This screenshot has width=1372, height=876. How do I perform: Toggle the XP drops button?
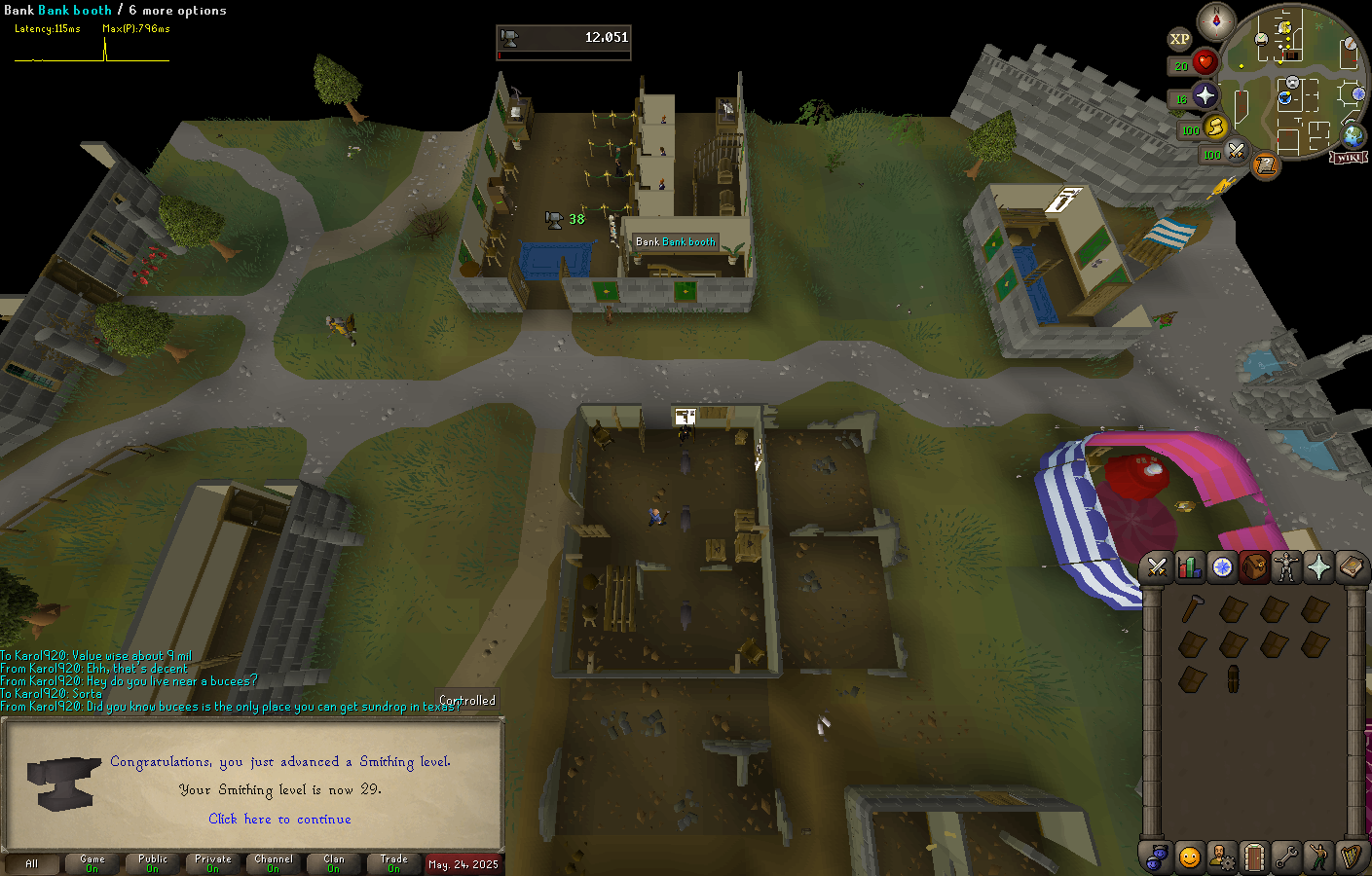point(1179,39)
